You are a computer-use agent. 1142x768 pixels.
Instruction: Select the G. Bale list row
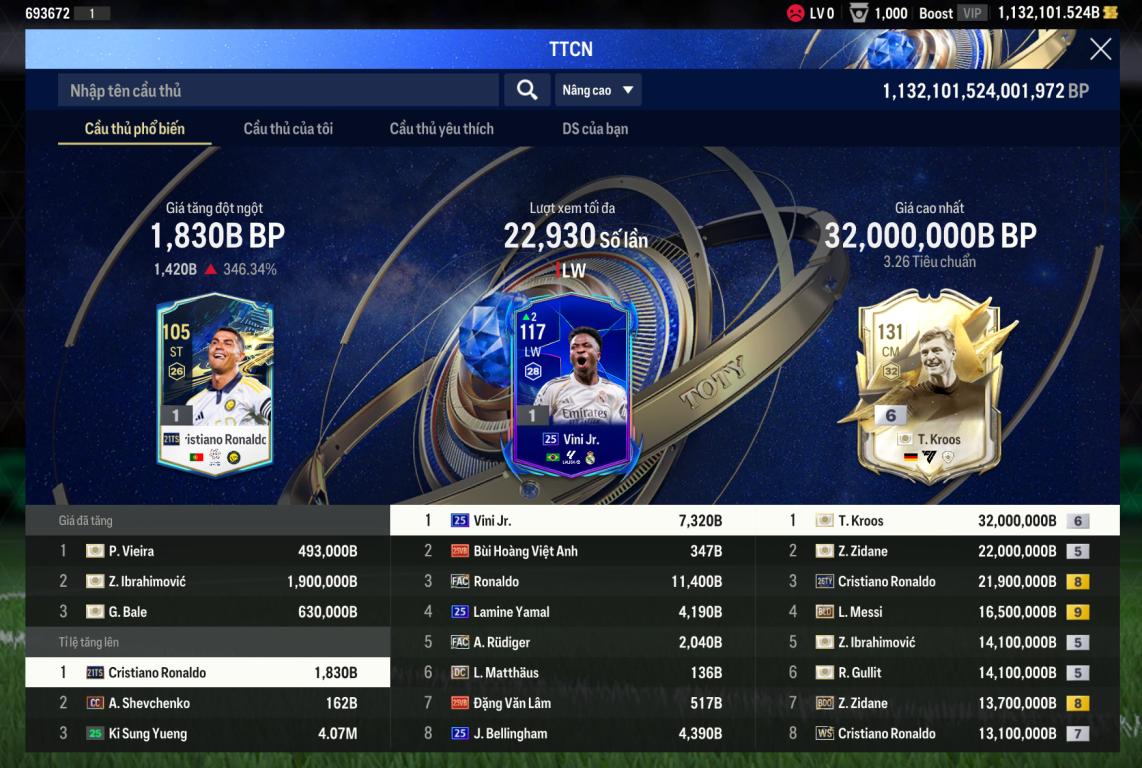coord(207,612)
